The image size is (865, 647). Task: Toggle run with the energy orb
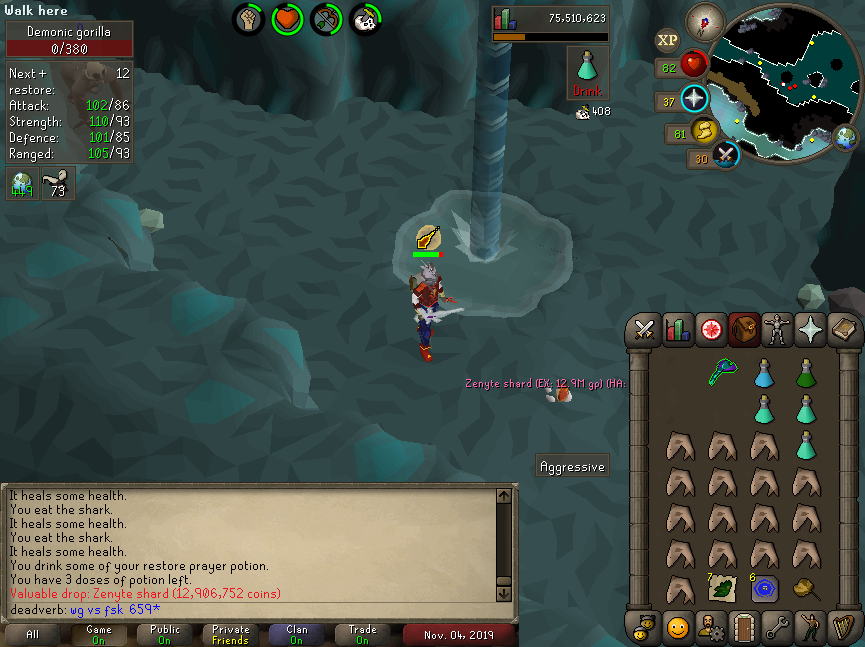click(704, 131)
